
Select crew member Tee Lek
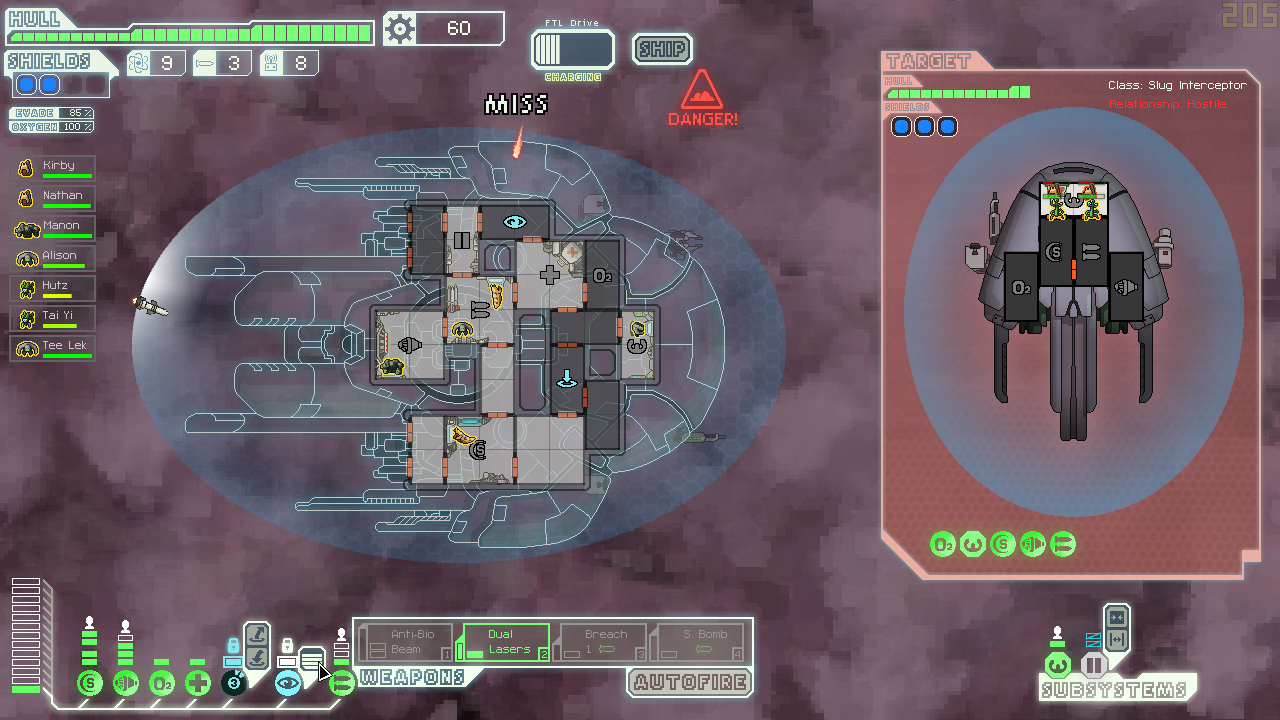pos(55,349)
